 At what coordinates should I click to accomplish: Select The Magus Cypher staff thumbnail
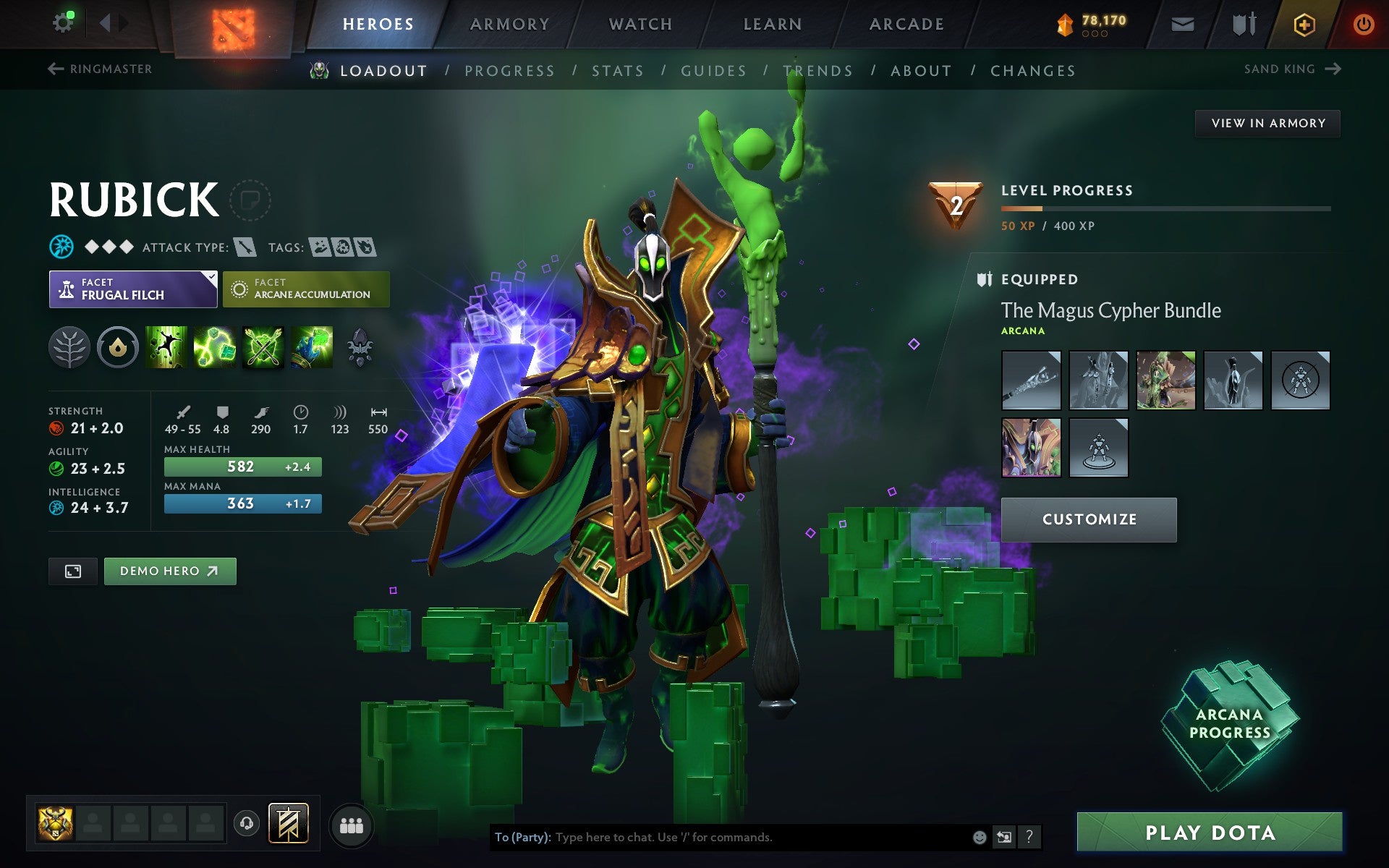[1031, 380]
